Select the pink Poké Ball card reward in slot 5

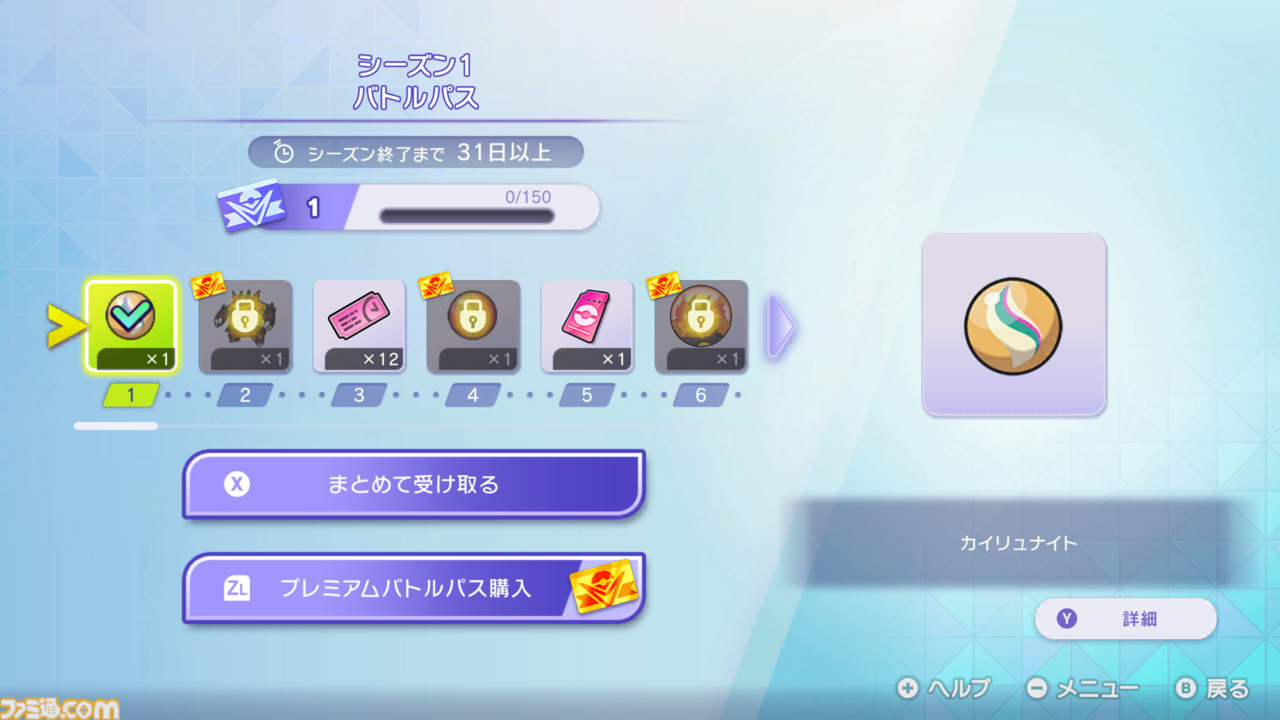tap(586, 328)
